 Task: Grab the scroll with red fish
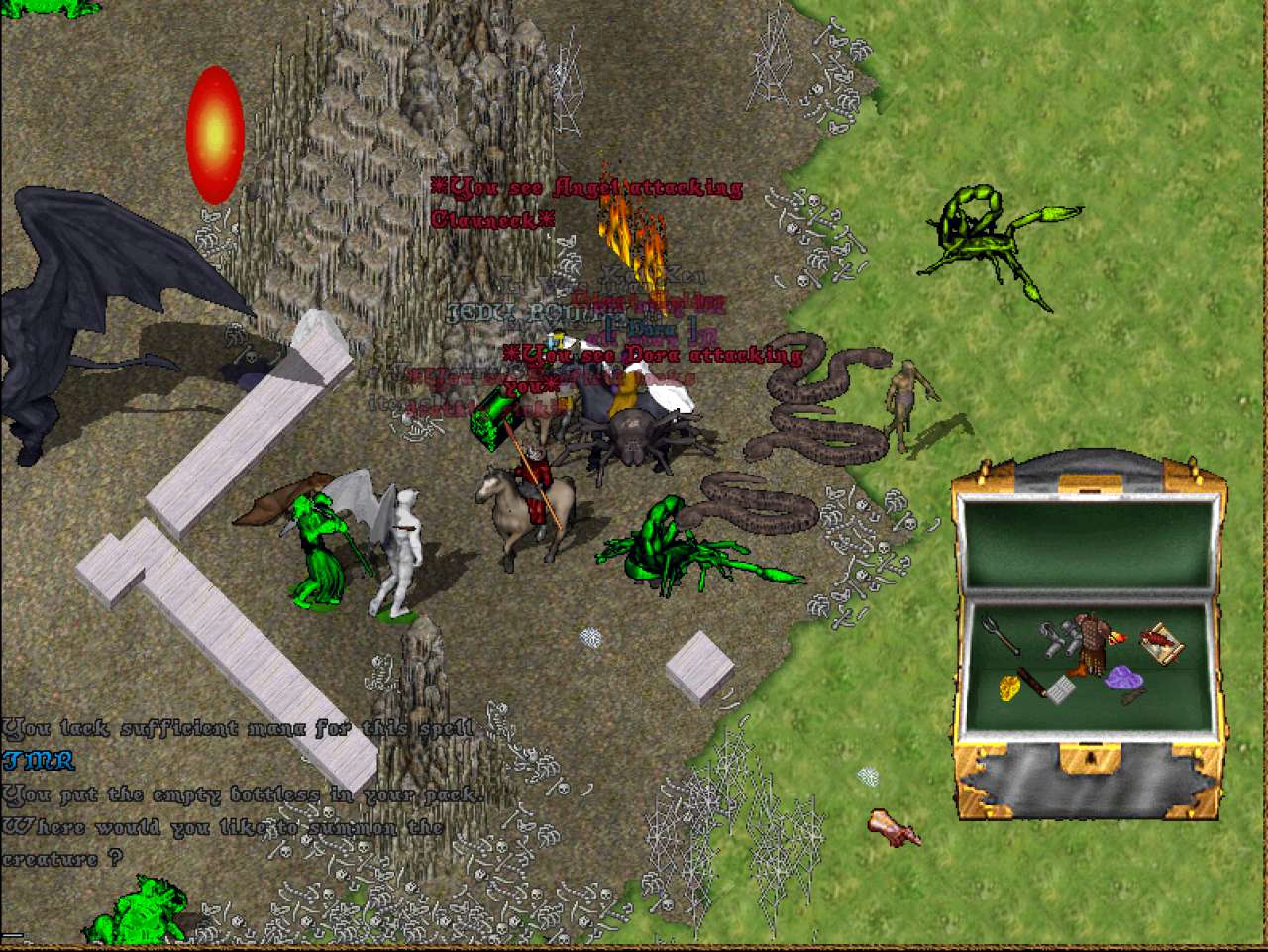click(1160, 642)
